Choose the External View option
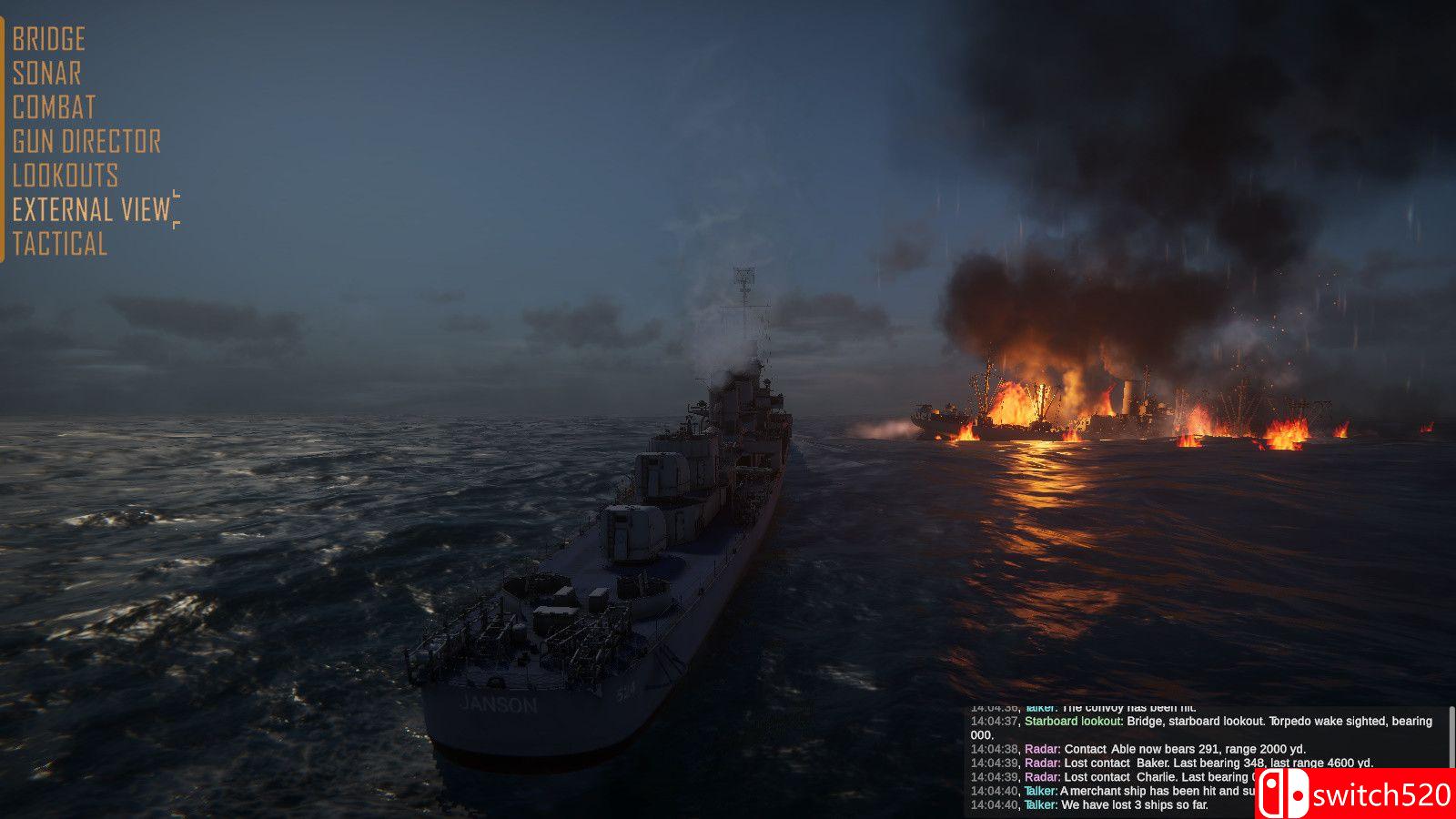This screenshot has height=819, width=1456. point(92,209)
